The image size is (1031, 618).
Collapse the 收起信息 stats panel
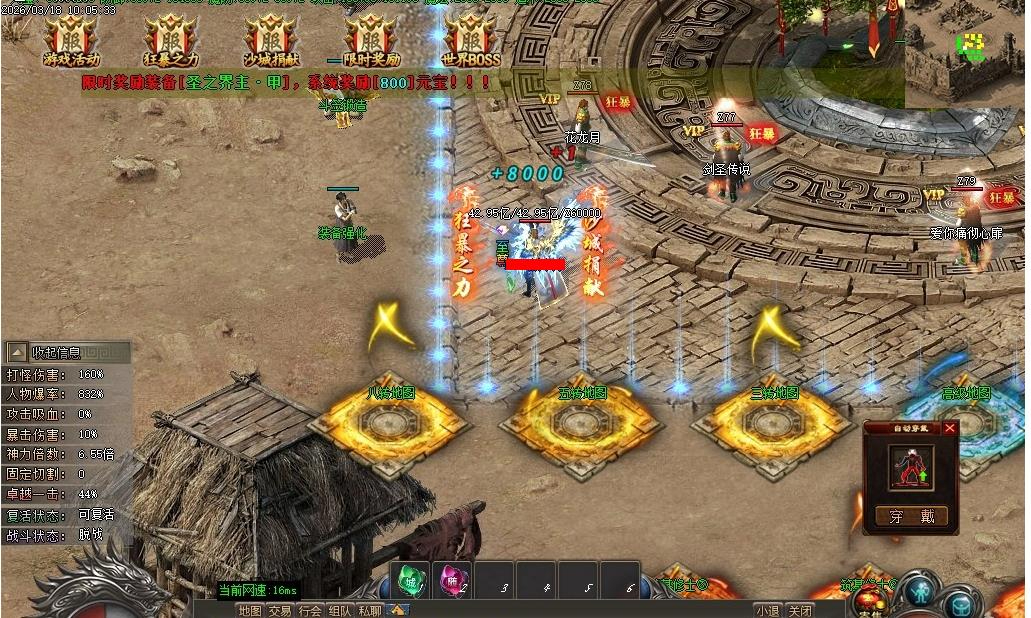(18, 352)
